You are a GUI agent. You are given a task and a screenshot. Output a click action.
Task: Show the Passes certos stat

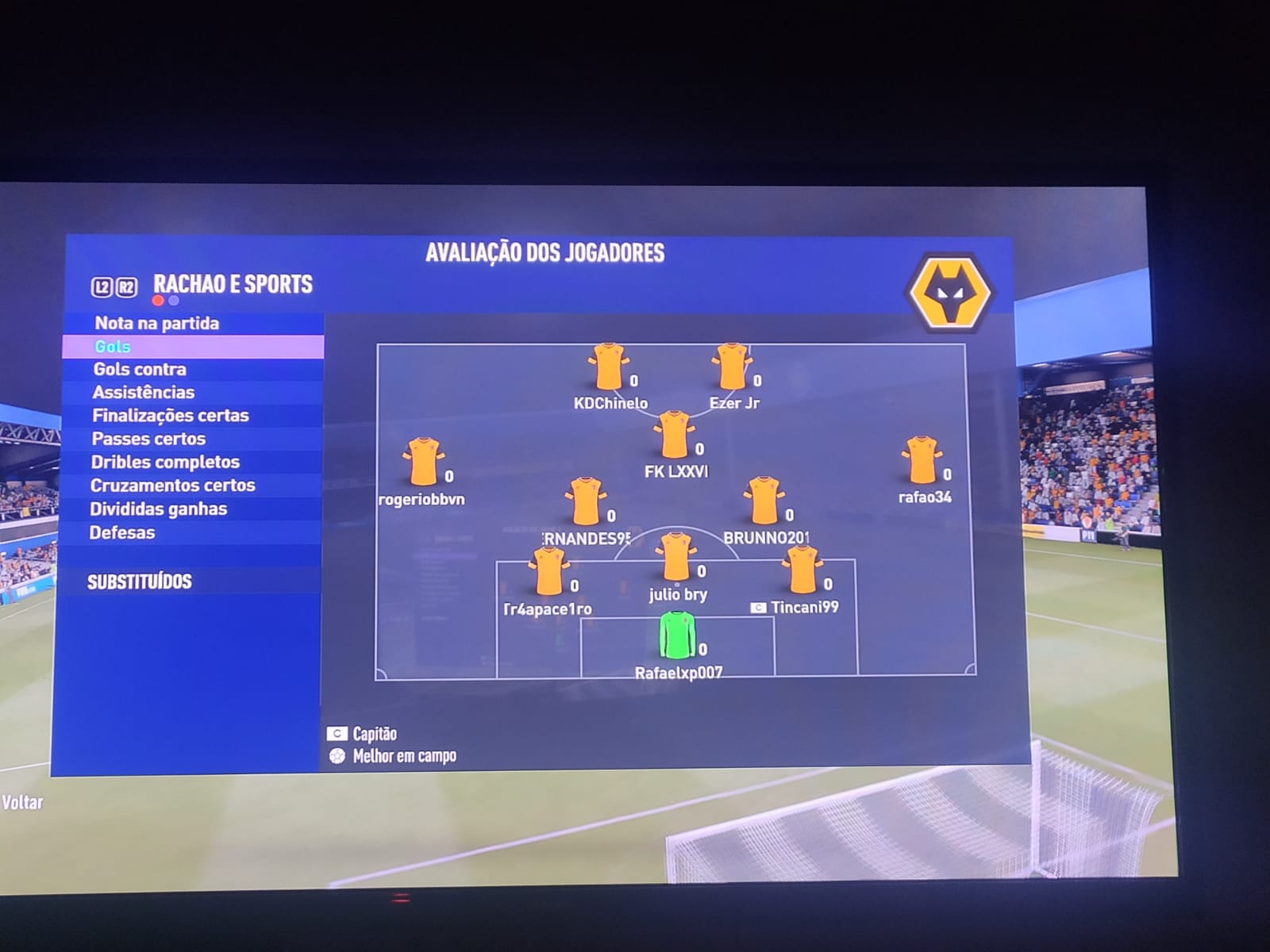tap(148, 439)
